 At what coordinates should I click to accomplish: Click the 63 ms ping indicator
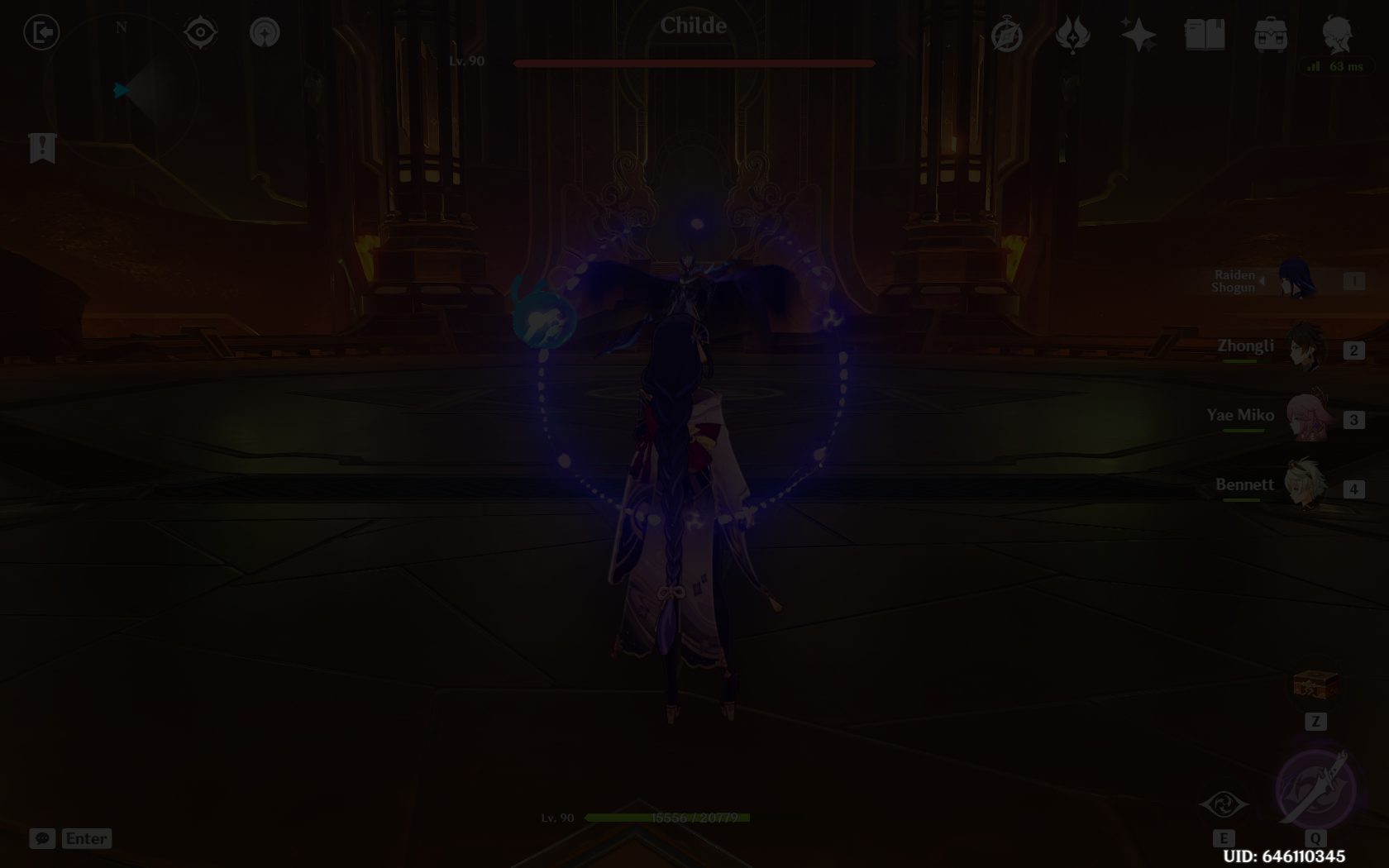click(x=1336, y=68)
